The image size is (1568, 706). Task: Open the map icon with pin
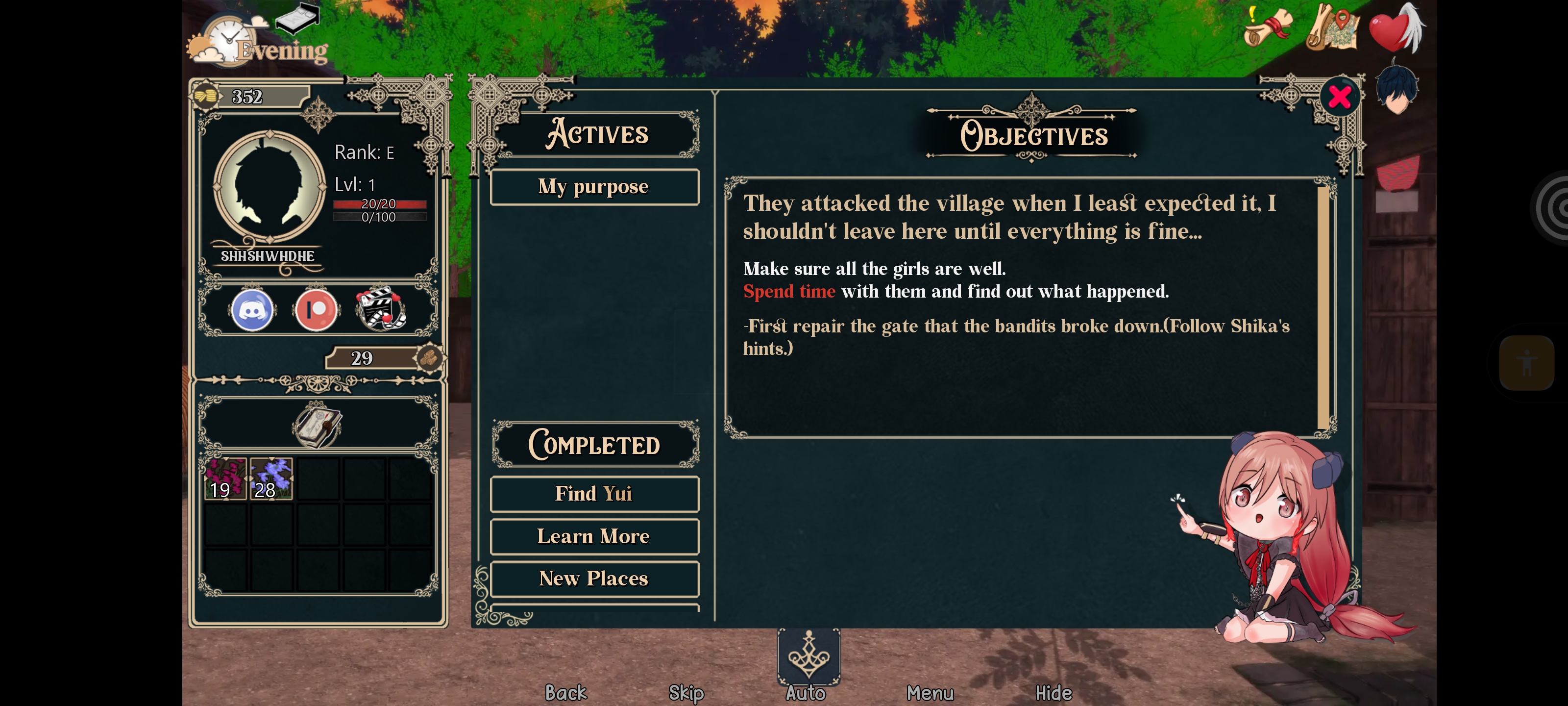point(1332,27)
